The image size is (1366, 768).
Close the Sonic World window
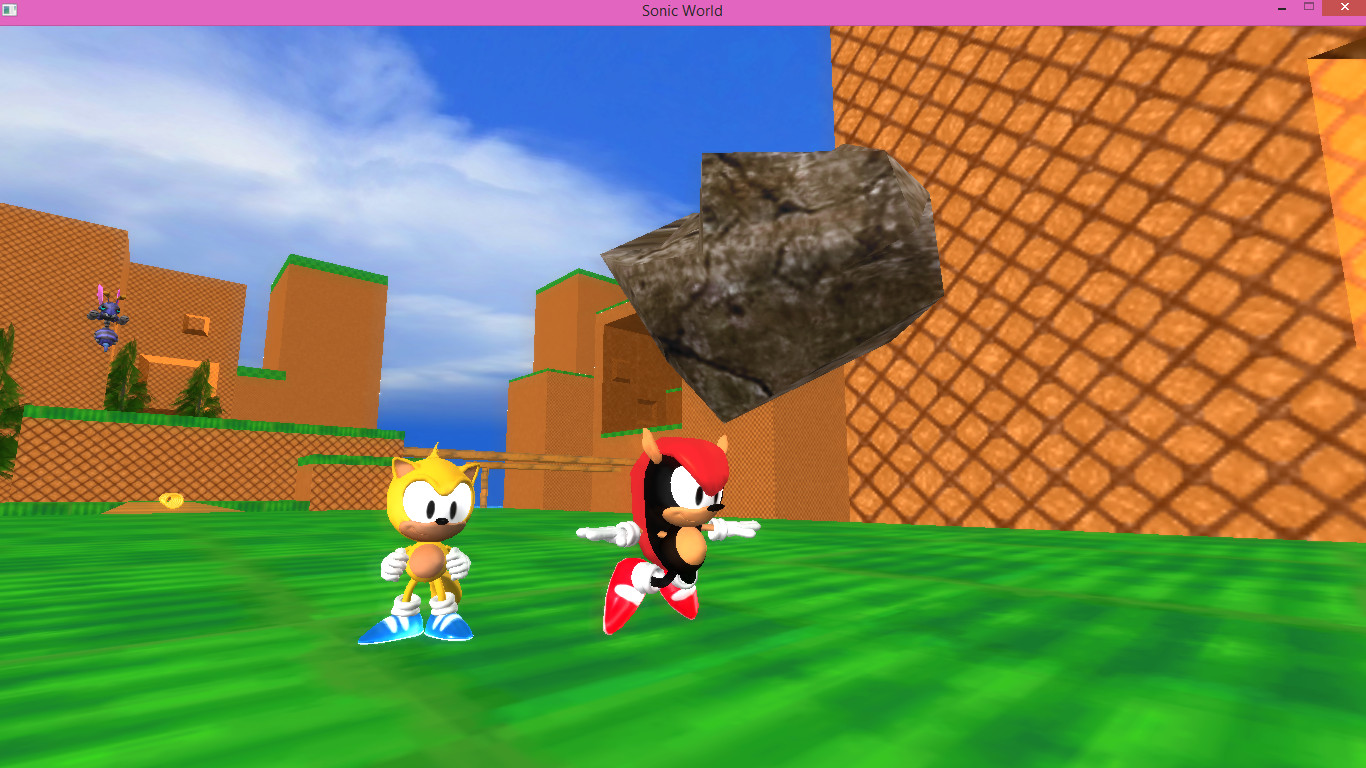tap(1345, 8)
